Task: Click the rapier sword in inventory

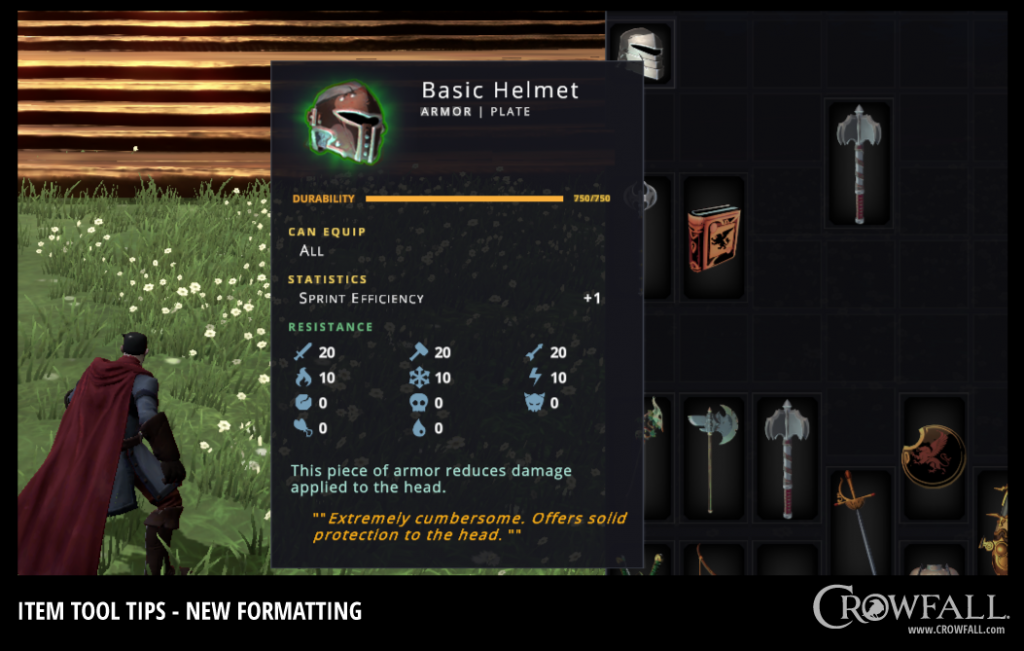Action: pyautogui.click(x=859, y=522)
